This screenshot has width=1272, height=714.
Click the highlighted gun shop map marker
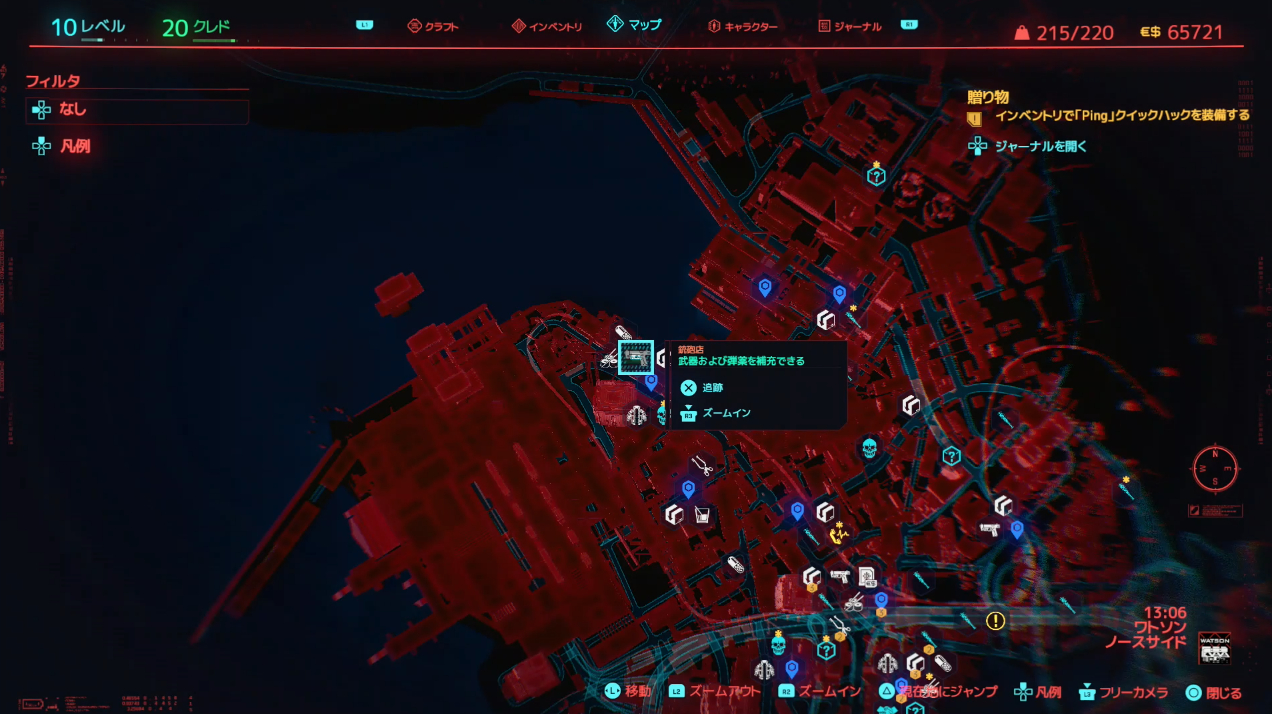[636, 357]
